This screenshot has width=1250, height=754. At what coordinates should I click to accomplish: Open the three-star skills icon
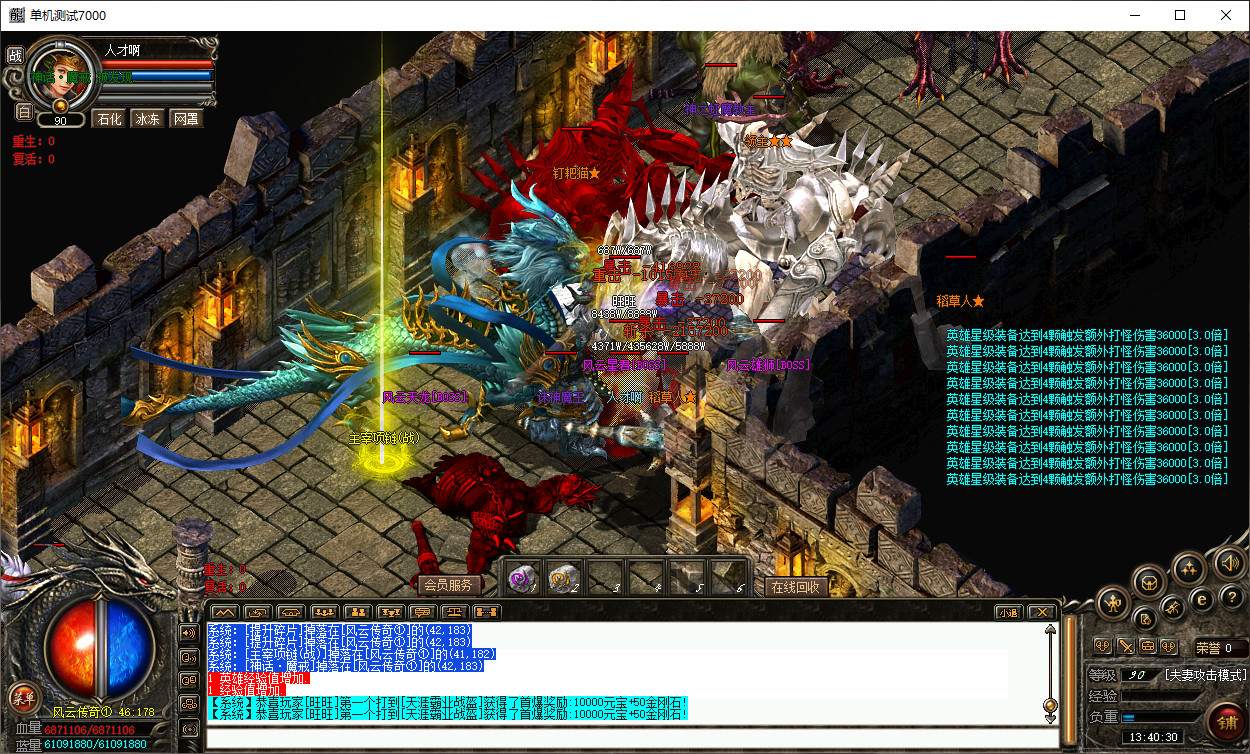tap(1188, 569)
